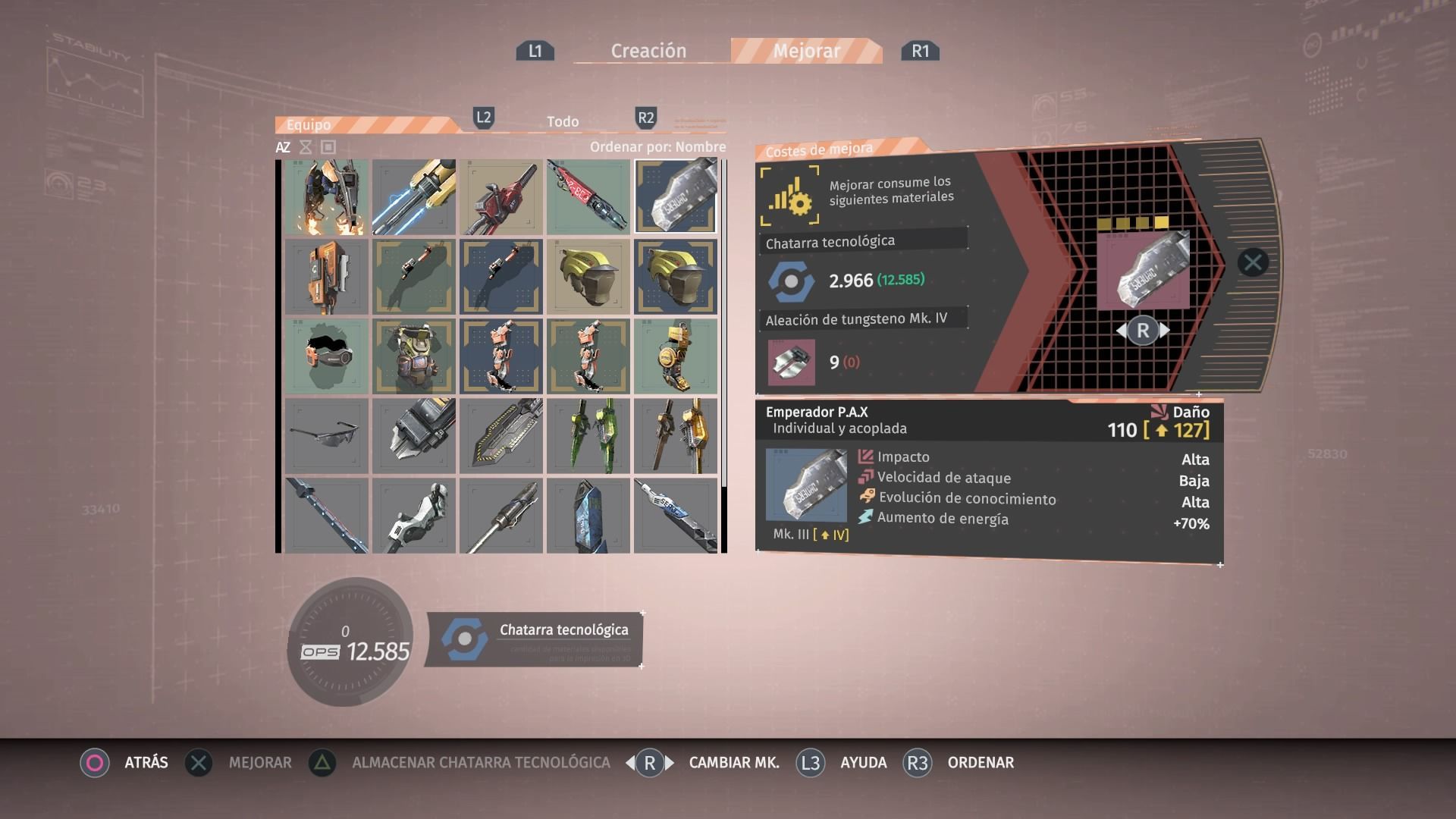
Task: Pick the green twin-blade weapon slot
Action: (588, 436)
